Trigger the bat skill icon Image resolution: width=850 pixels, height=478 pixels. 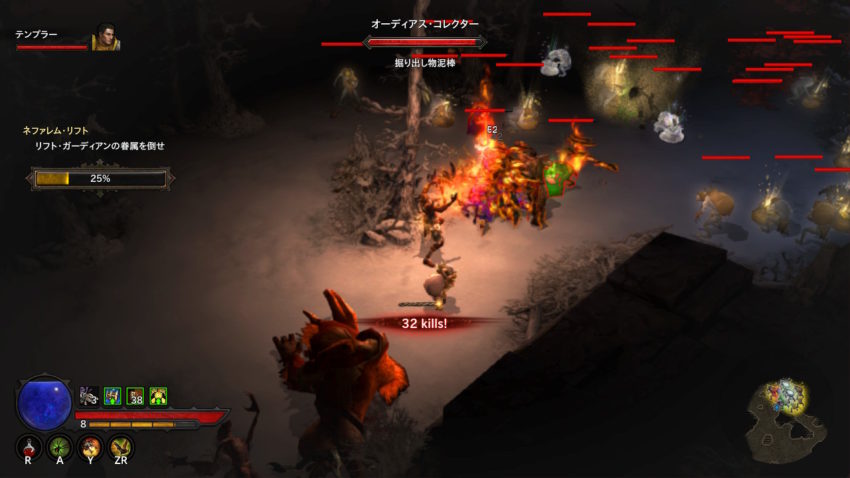coord(121,448)
